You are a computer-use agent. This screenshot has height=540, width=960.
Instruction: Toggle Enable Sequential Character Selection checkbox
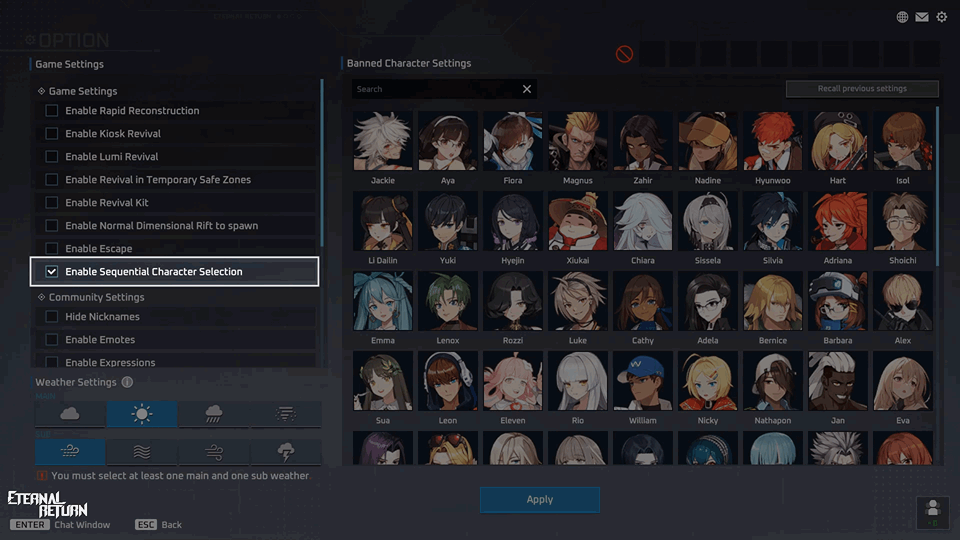(x=52, y=272)
